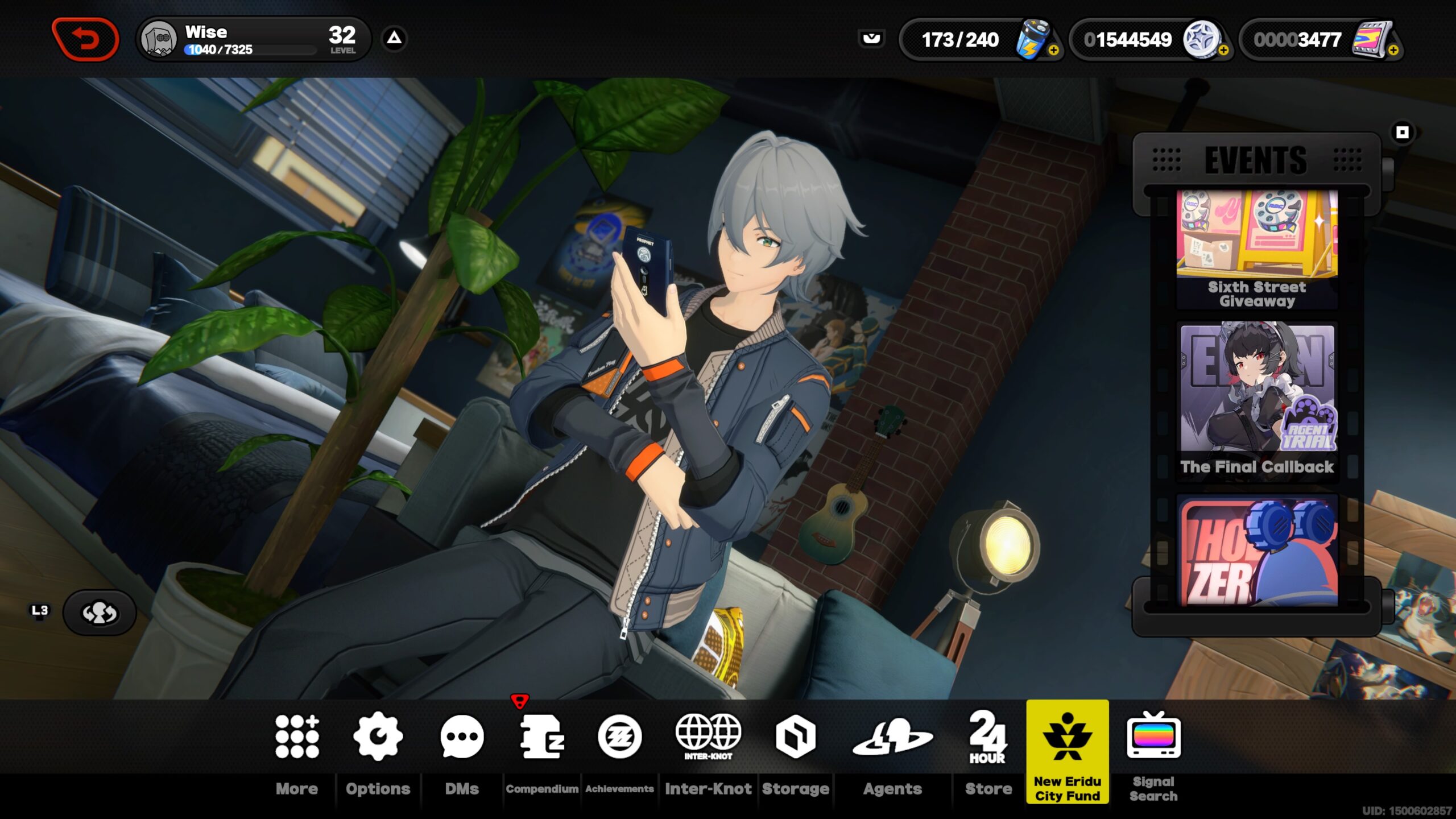Image resolution: width=1456 pixels, height=819 pixels.
Task: Switch character with the swap icon
Action: pyautogui.click(x=100, y=613)
